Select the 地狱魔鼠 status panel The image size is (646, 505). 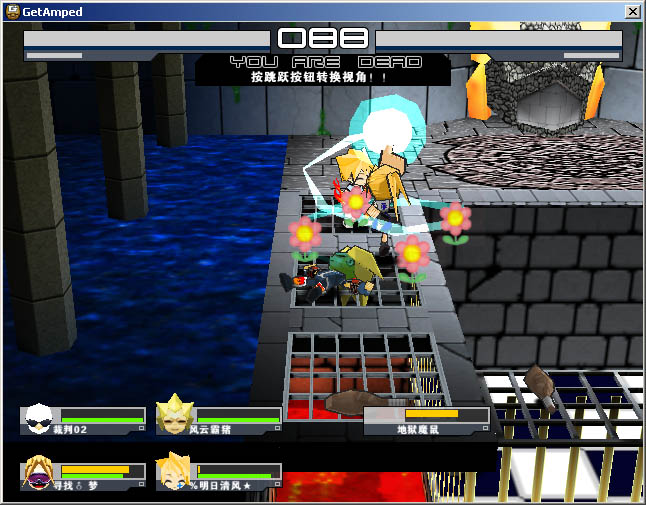click(427, 420)
